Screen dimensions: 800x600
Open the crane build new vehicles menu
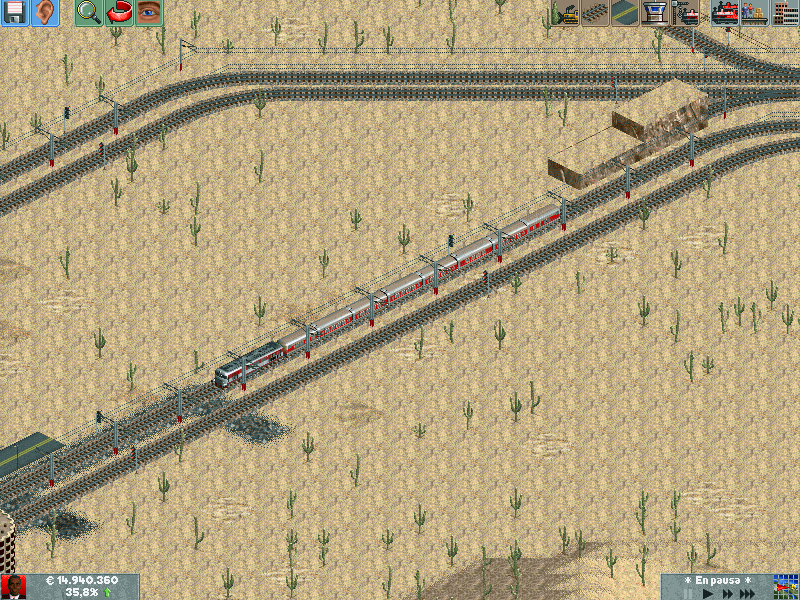pos(686,13)
